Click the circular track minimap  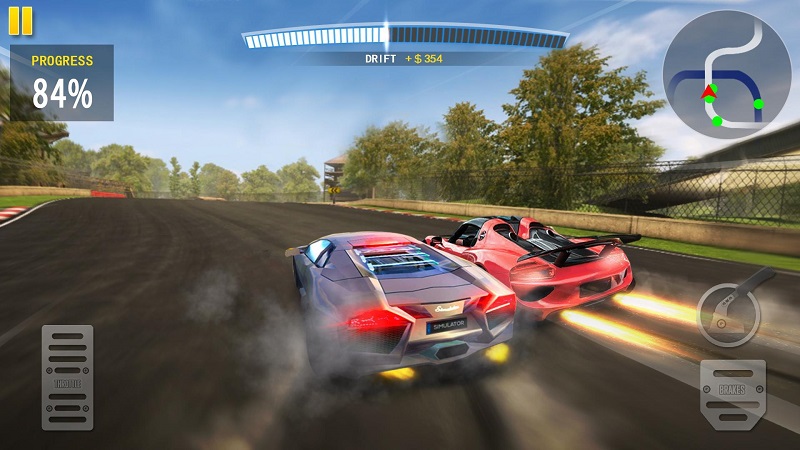tap(727, 75)
